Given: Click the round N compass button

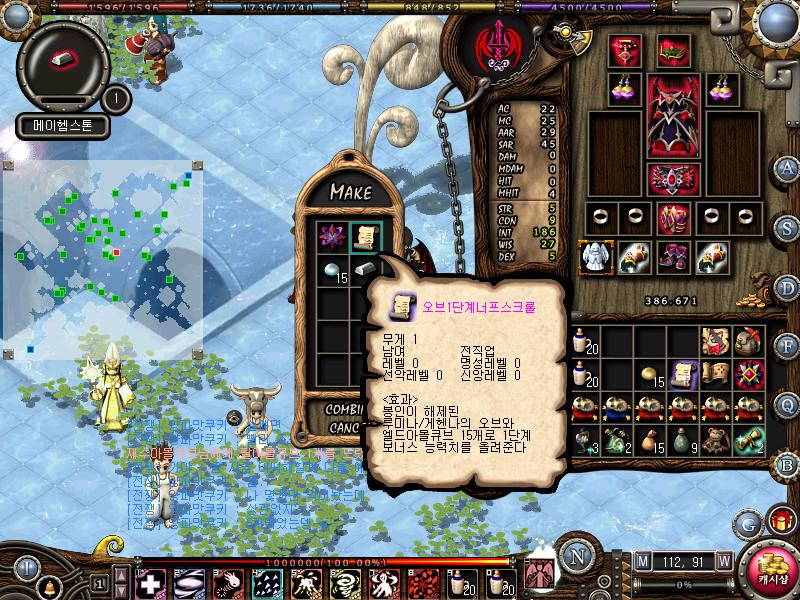Looking at the screenshot, I should pos(576,557).
